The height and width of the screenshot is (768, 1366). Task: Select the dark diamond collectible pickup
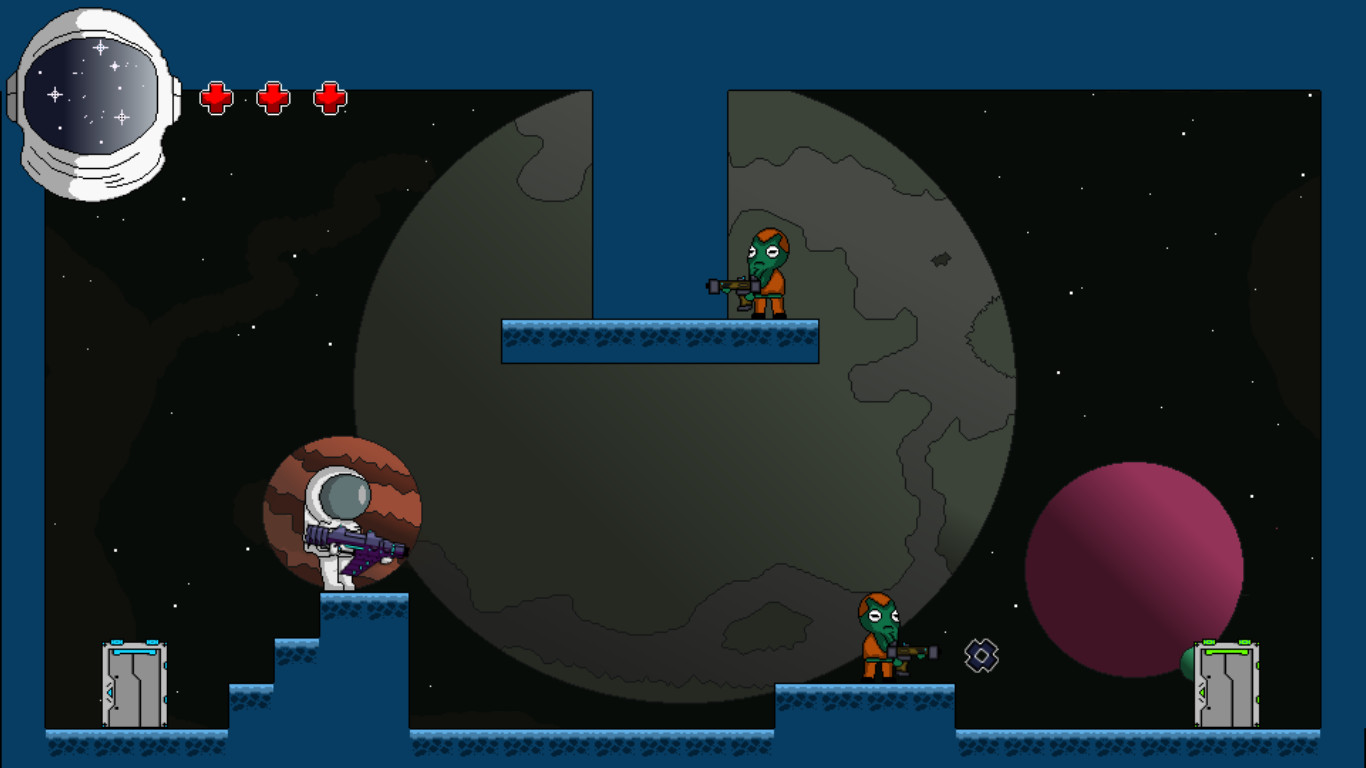click(x=981, y=656)
